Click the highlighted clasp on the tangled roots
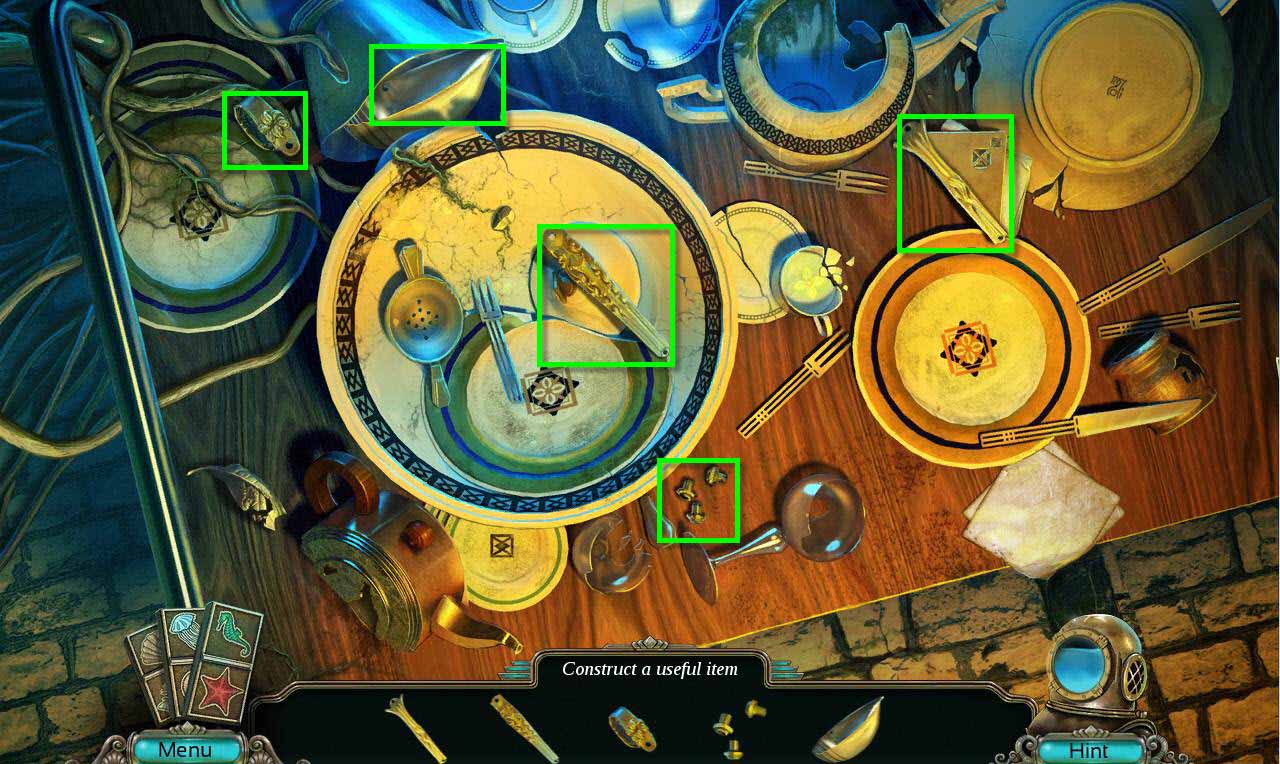This screenshot has height=764, width=1280. 266,130
